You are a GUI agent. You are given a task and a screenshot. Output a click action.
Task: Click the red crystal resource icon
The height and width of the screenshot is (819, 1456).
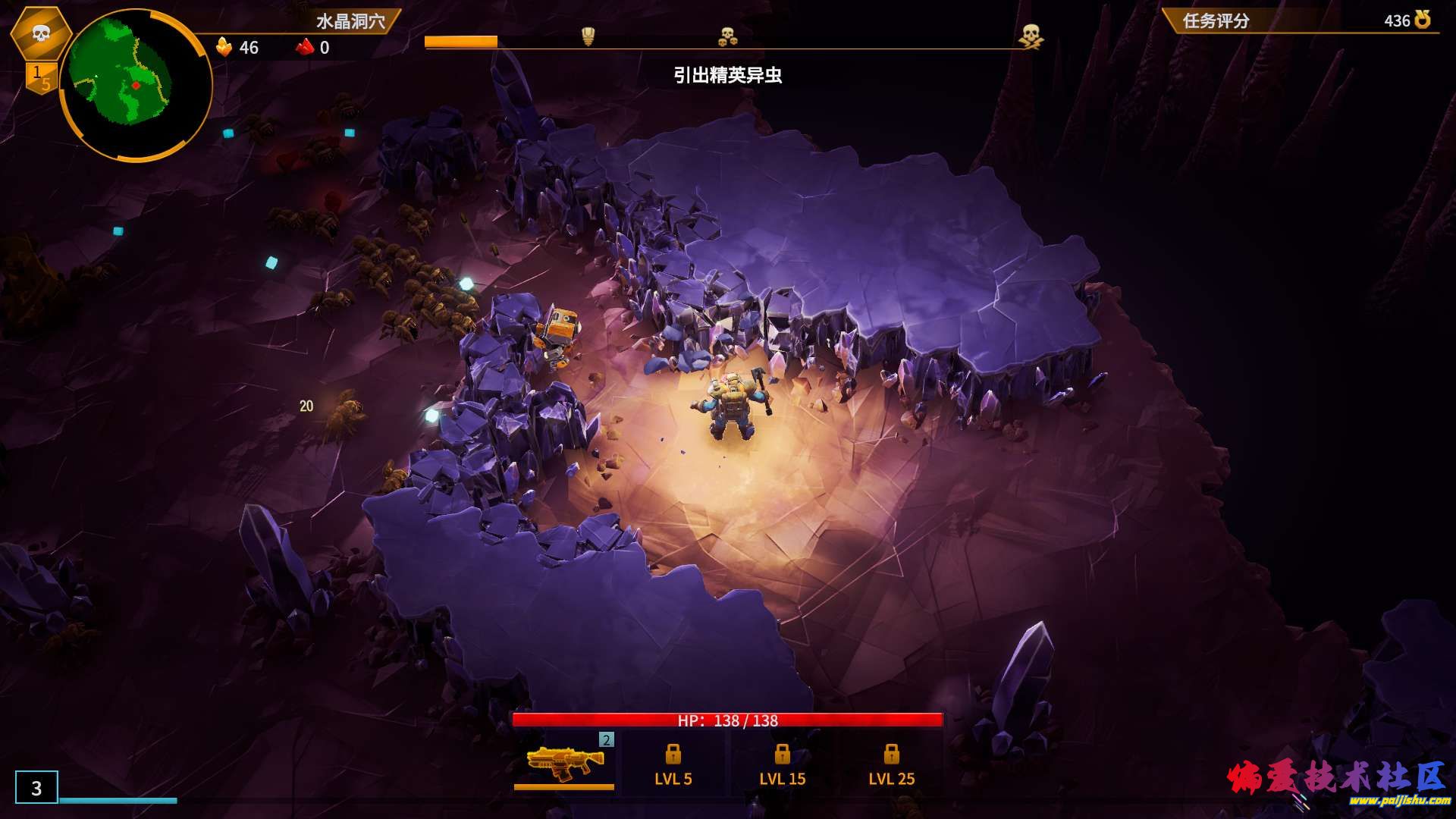pyautogui.click(x=305, y=47)
